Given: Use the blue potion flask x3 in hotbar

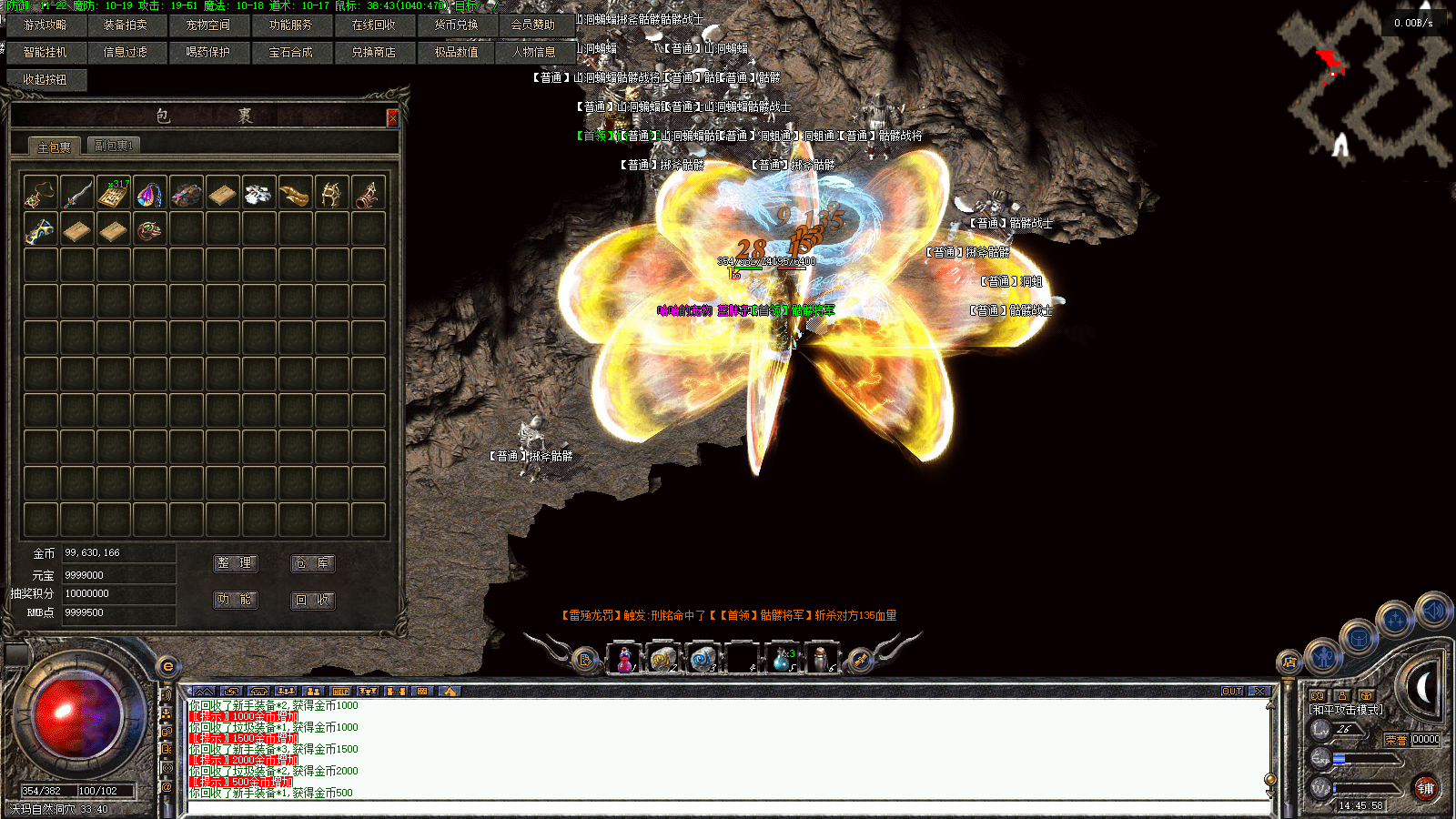Looking at the screenshot, I should (781, 659).
